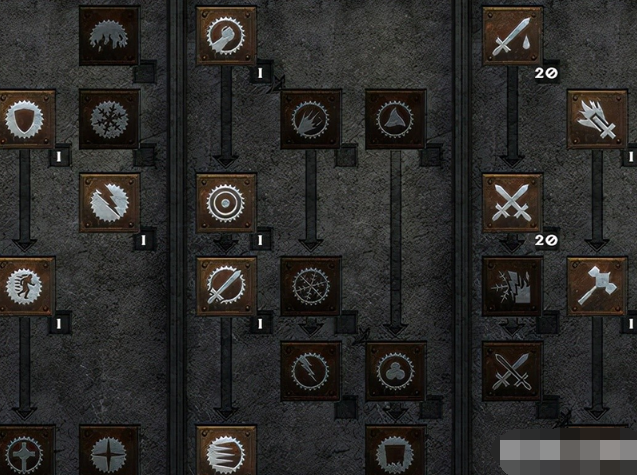Choose the Concentration sword aura
Image resolution: width=637 pixels, height=475 pixels.
tap(226, 286)
